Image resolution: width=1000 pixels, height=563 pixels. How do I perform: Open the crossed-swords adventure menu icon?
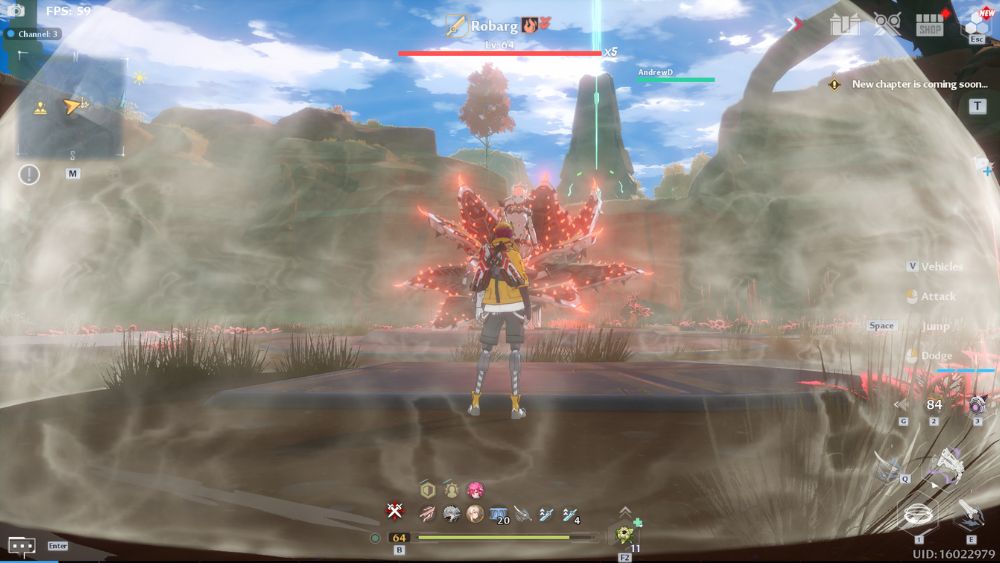887,24
